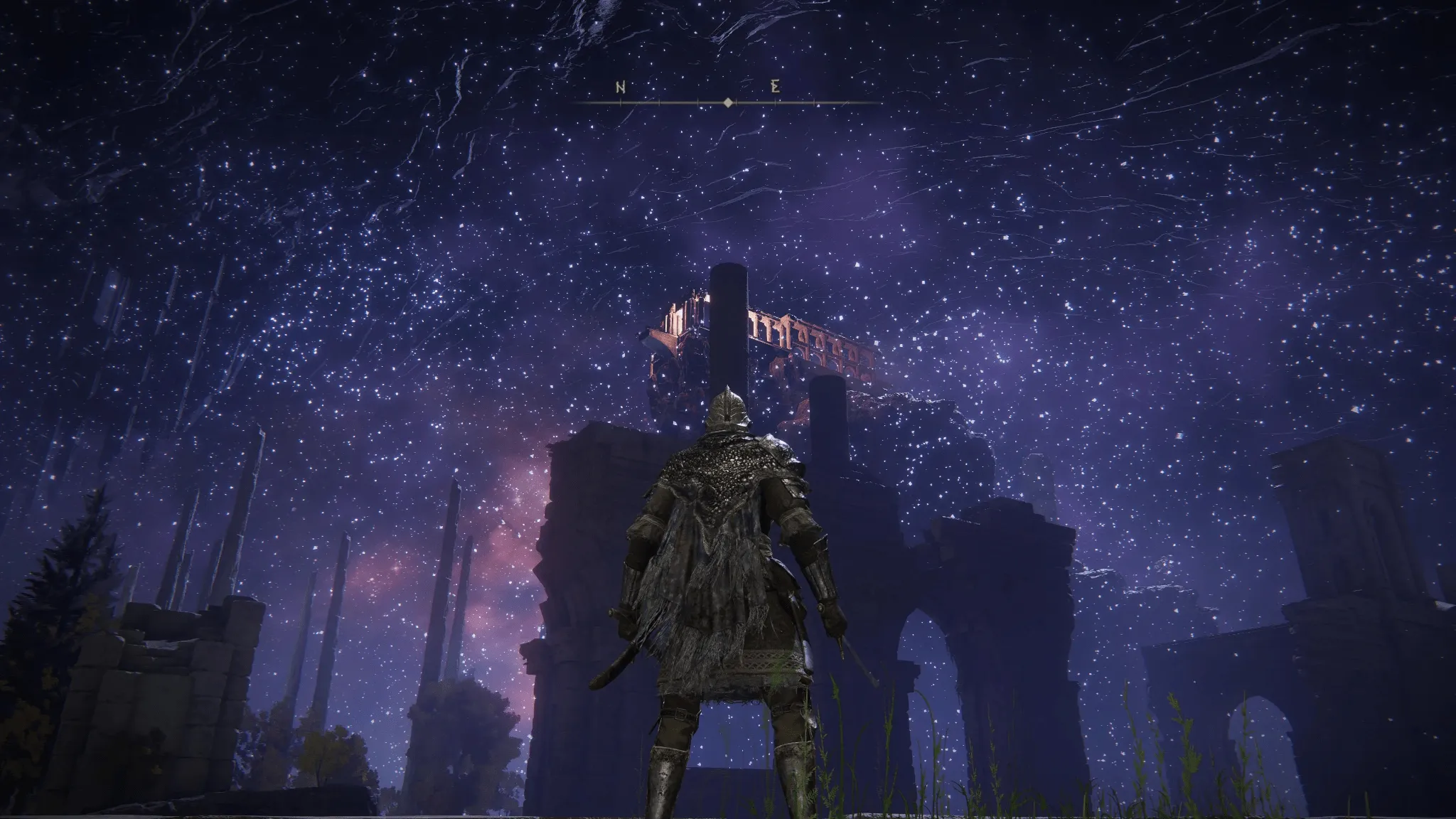Click the N marker on the compass
This screenshot has height=819, width=1456.
[621, 87]
